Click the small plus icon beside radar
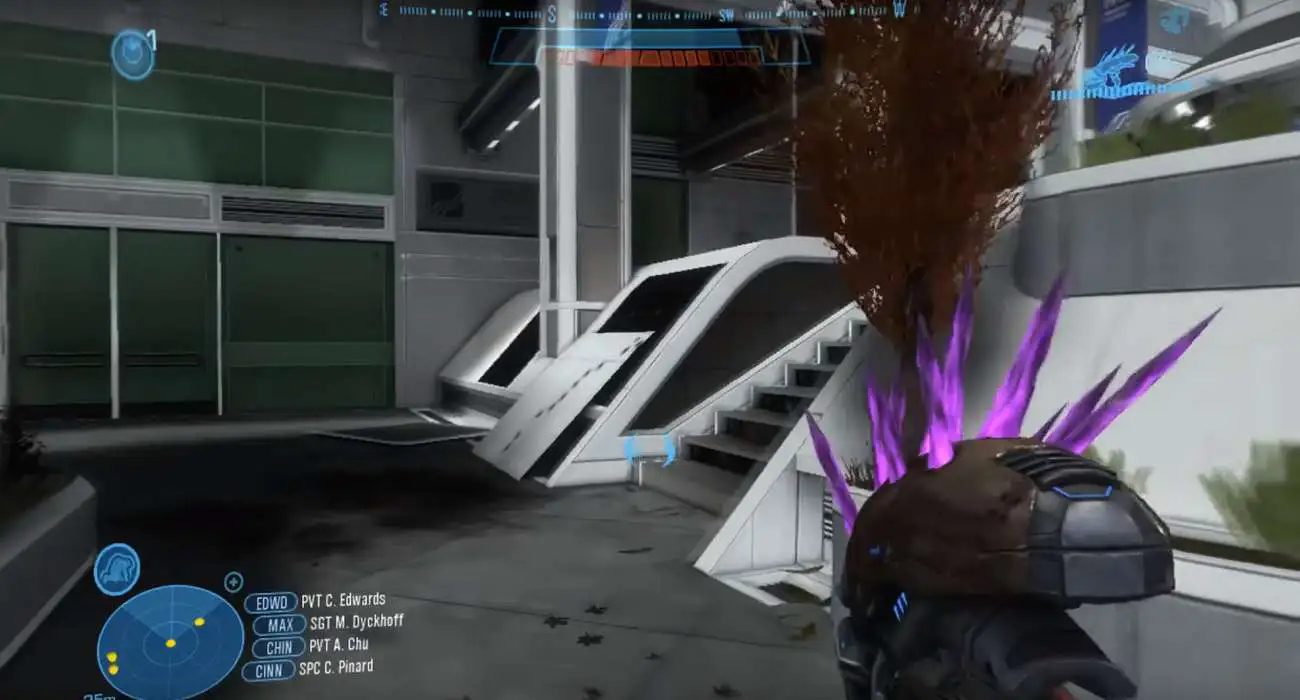Viewport: 1300px width, 700px height. 234,581
